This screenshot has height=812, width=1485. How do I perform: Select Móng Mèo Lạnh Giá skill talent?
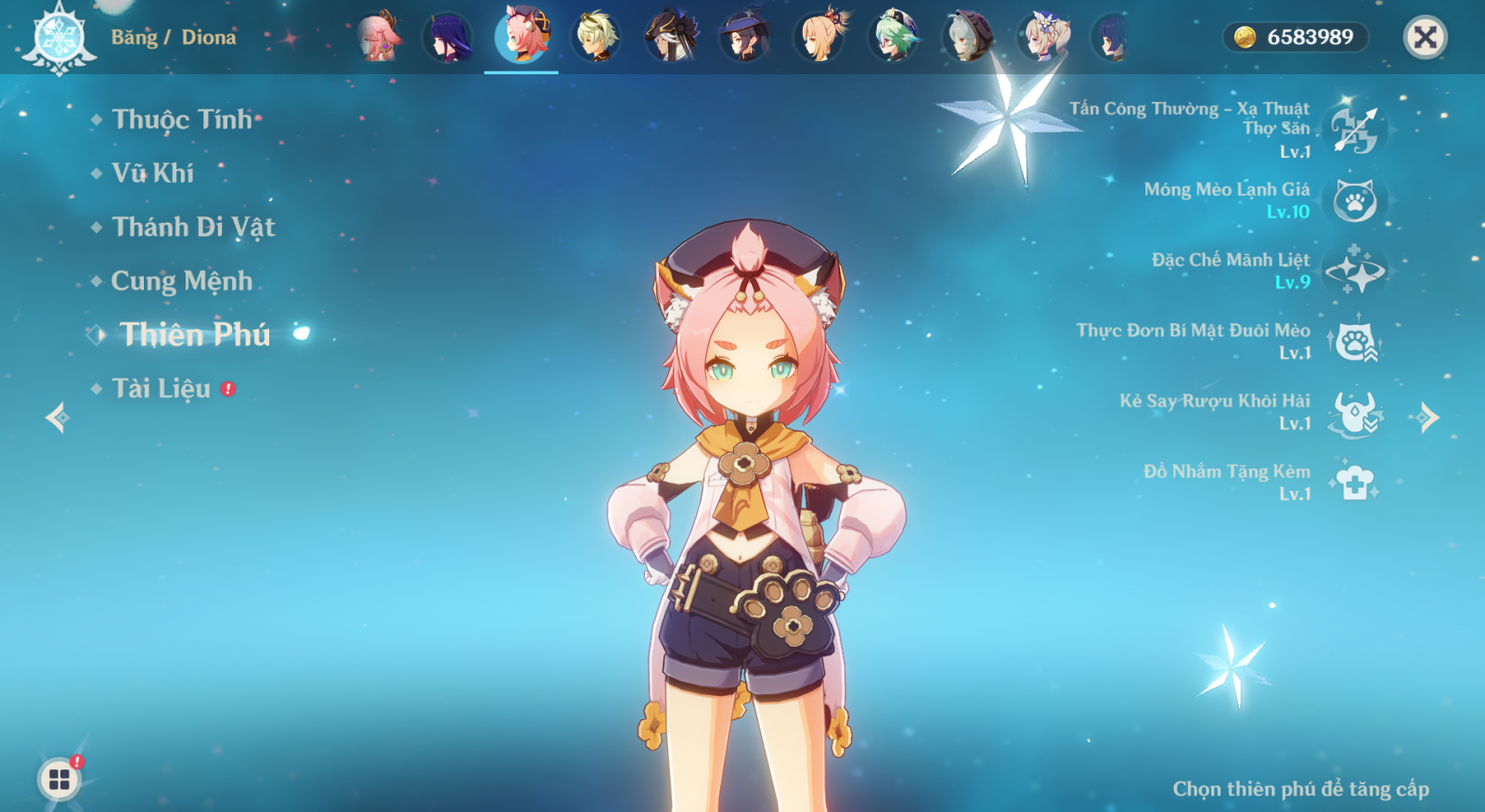click(x=1354, y=200)
